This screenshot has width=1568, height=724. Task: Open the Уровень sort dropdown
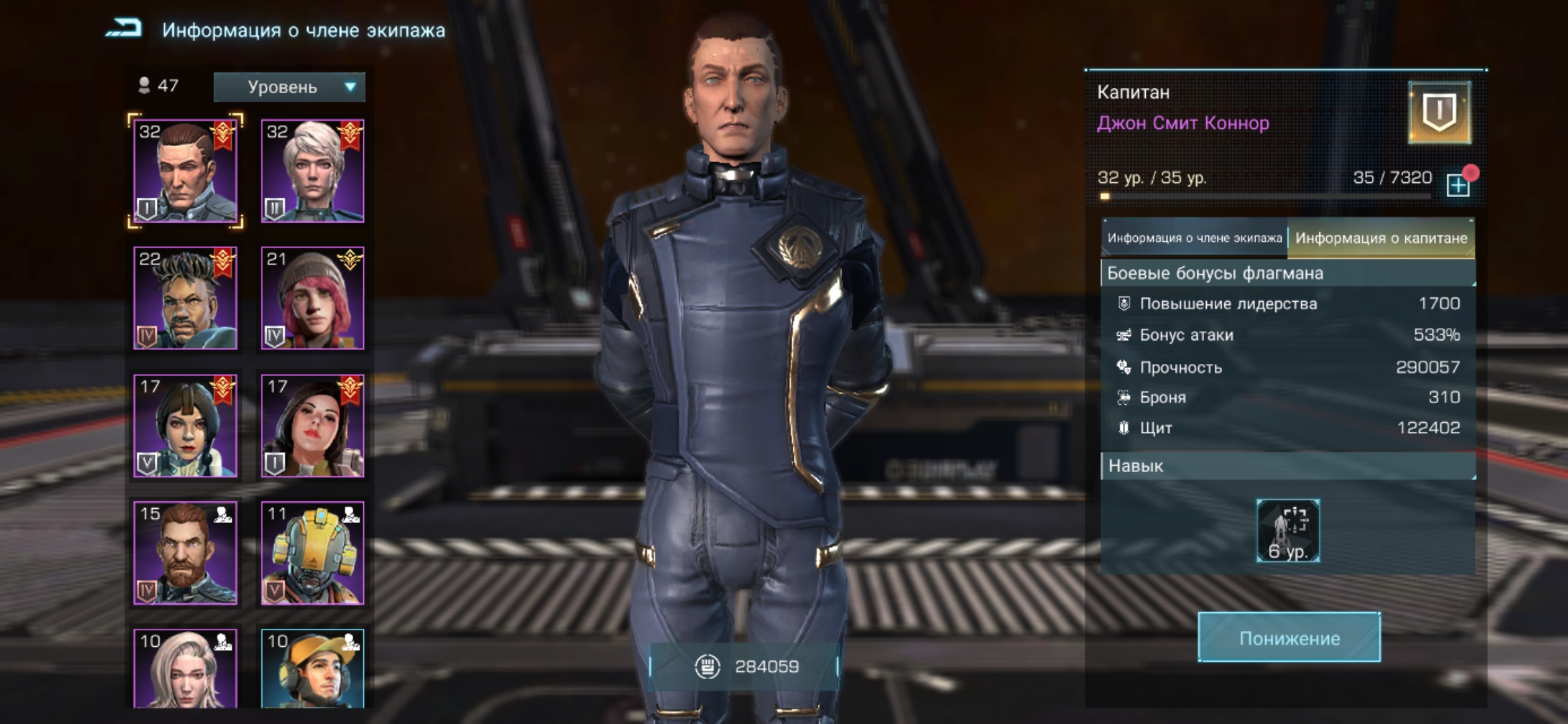coord(289,87)
